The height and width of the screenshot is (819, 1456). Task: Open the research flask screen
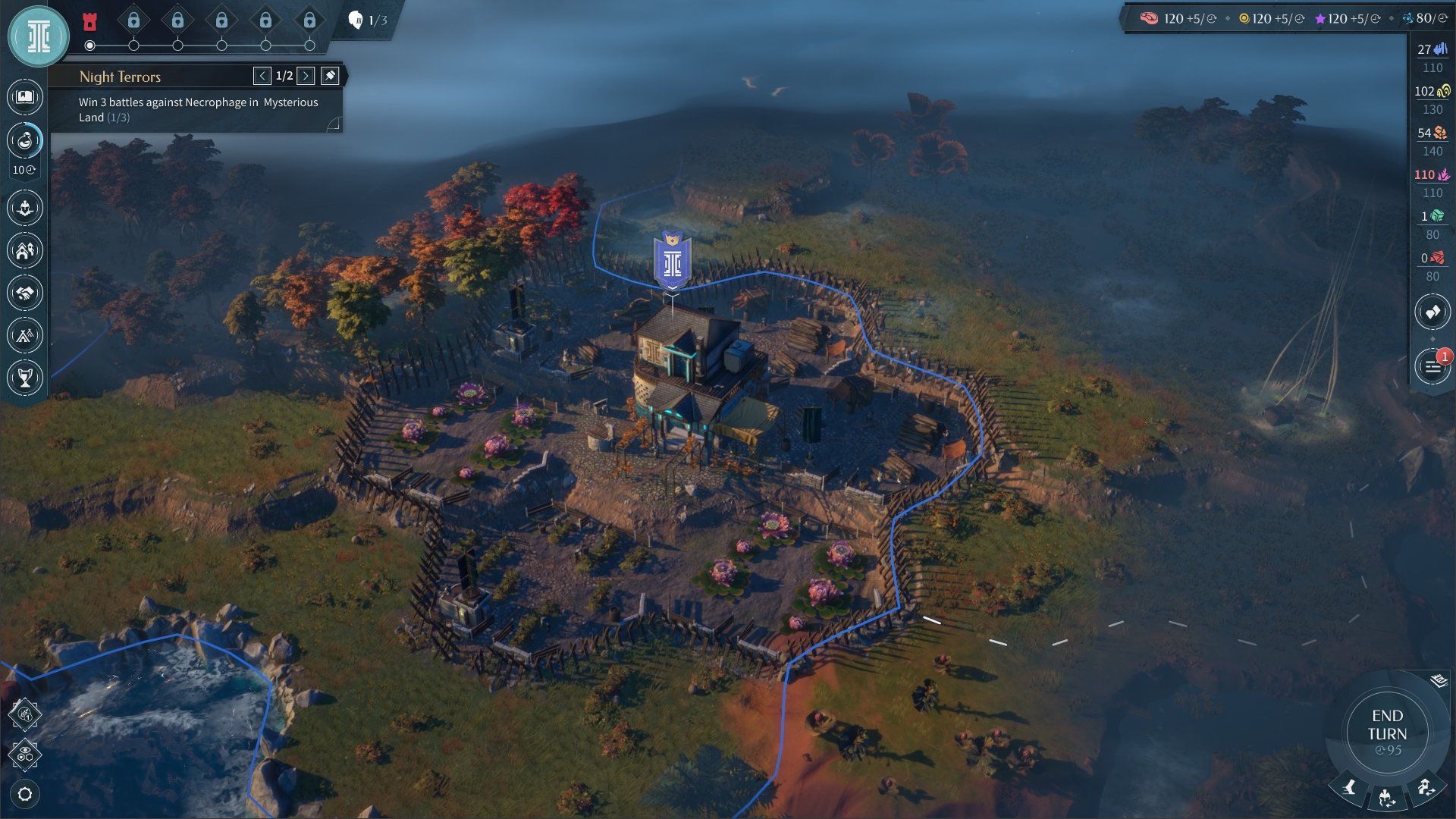[x=25, y=140]
